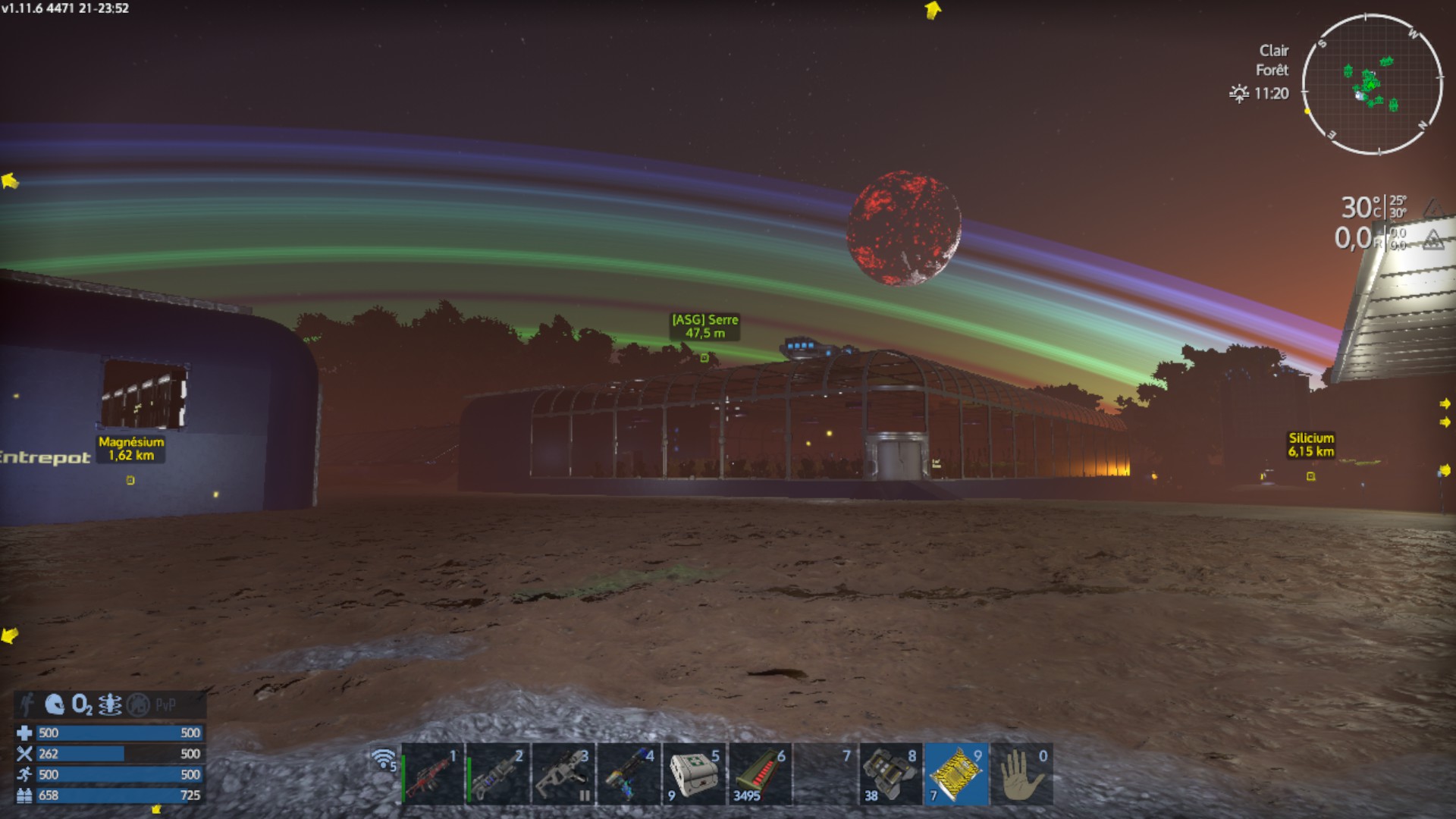Equip the grey minigun in slot 2

497,775
